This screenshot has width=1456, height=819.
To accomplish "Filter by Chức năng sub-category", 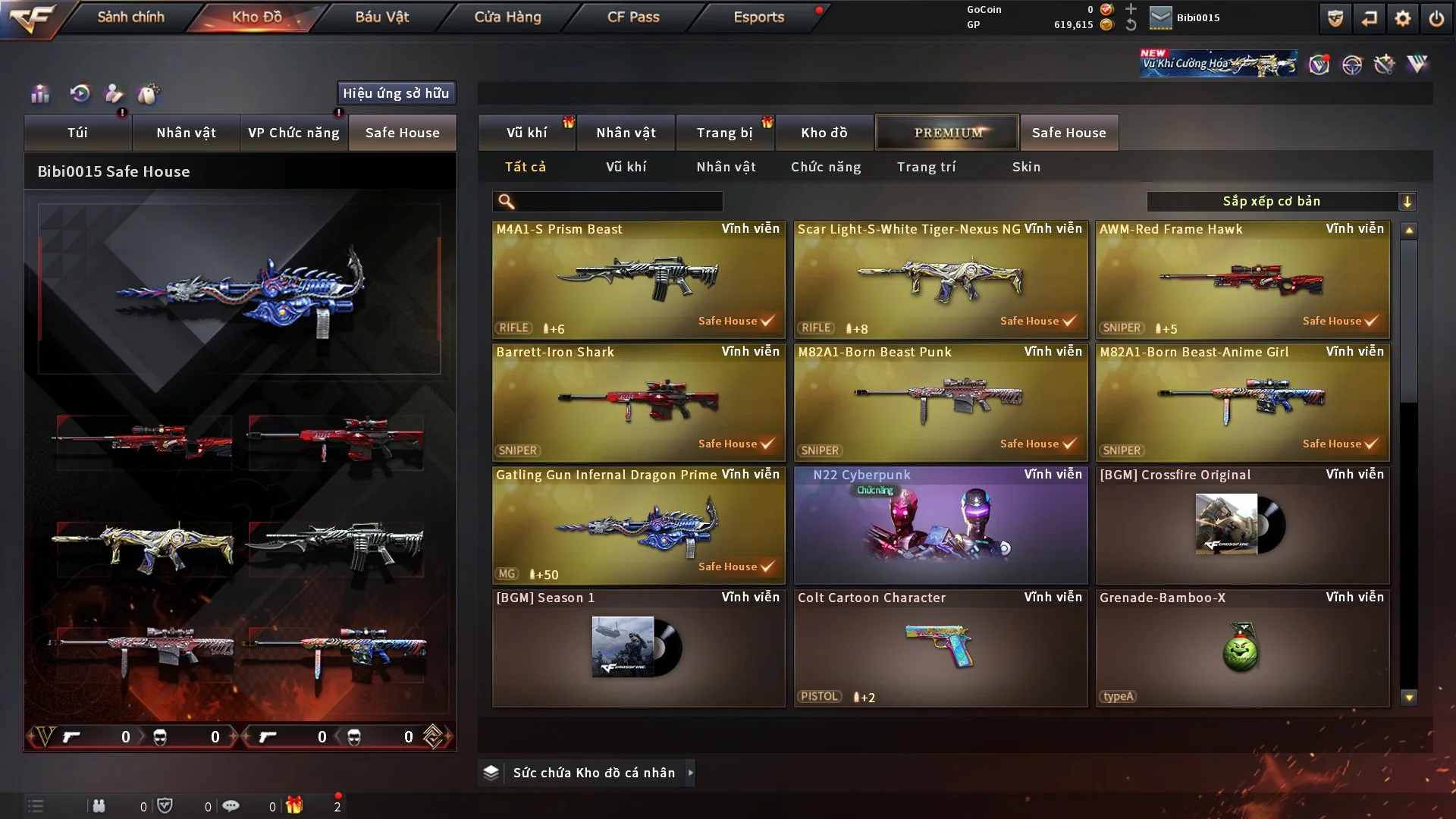I will (826, 167).
